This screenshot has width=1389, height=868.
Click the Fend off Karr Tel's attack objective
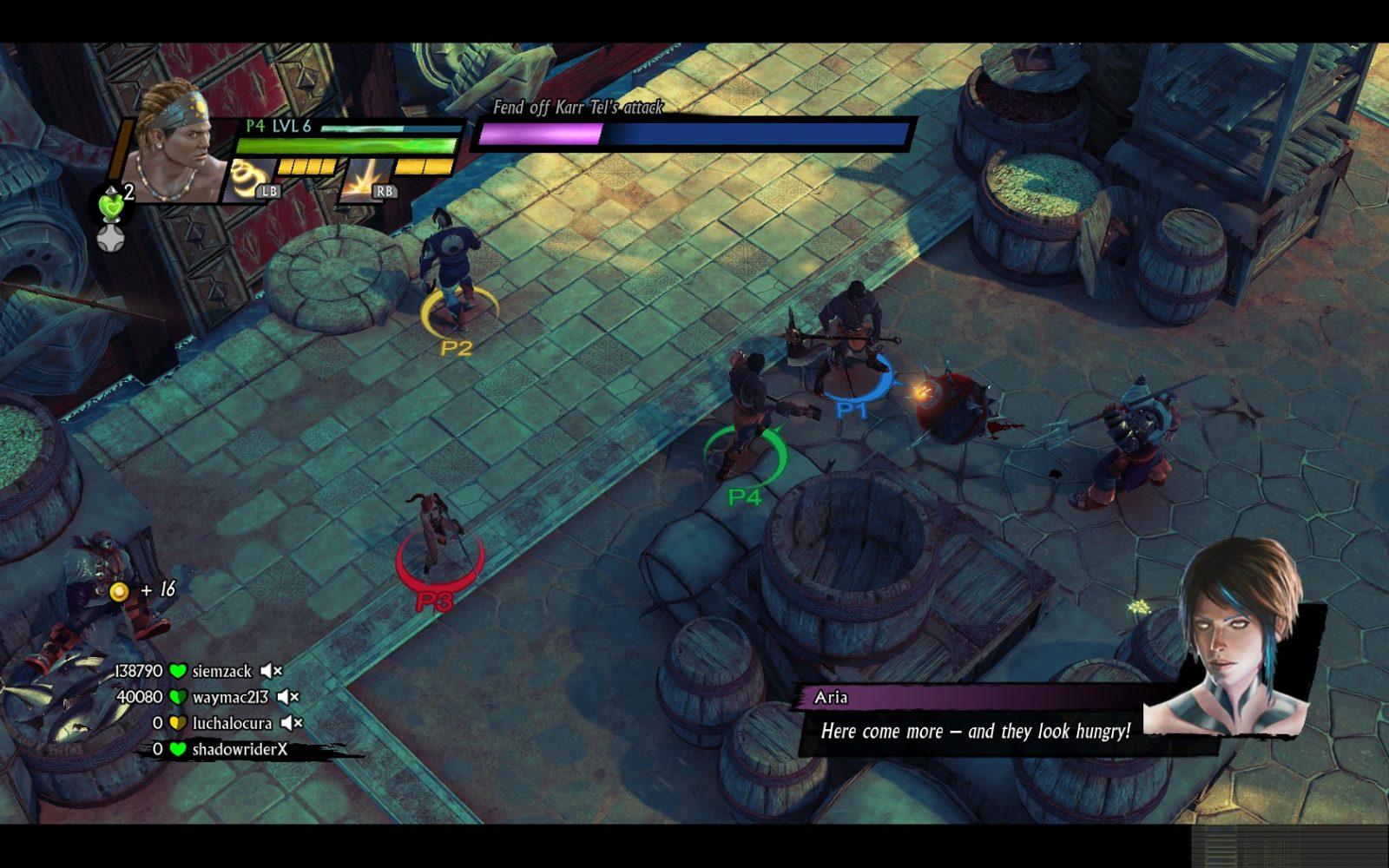pos(577,108)
